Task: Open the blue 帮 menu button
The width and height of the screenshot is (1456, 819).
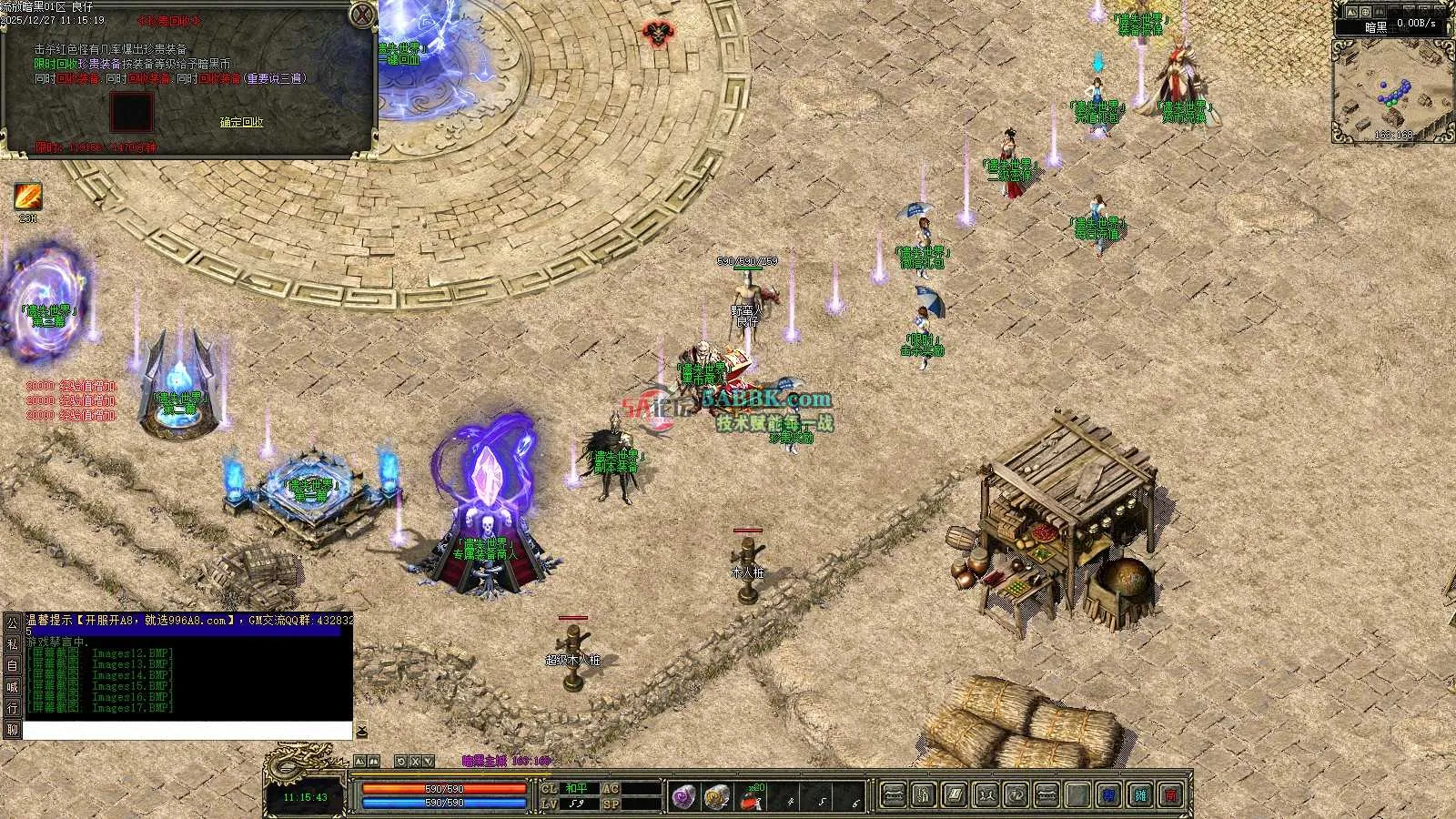Action: 1108,796
